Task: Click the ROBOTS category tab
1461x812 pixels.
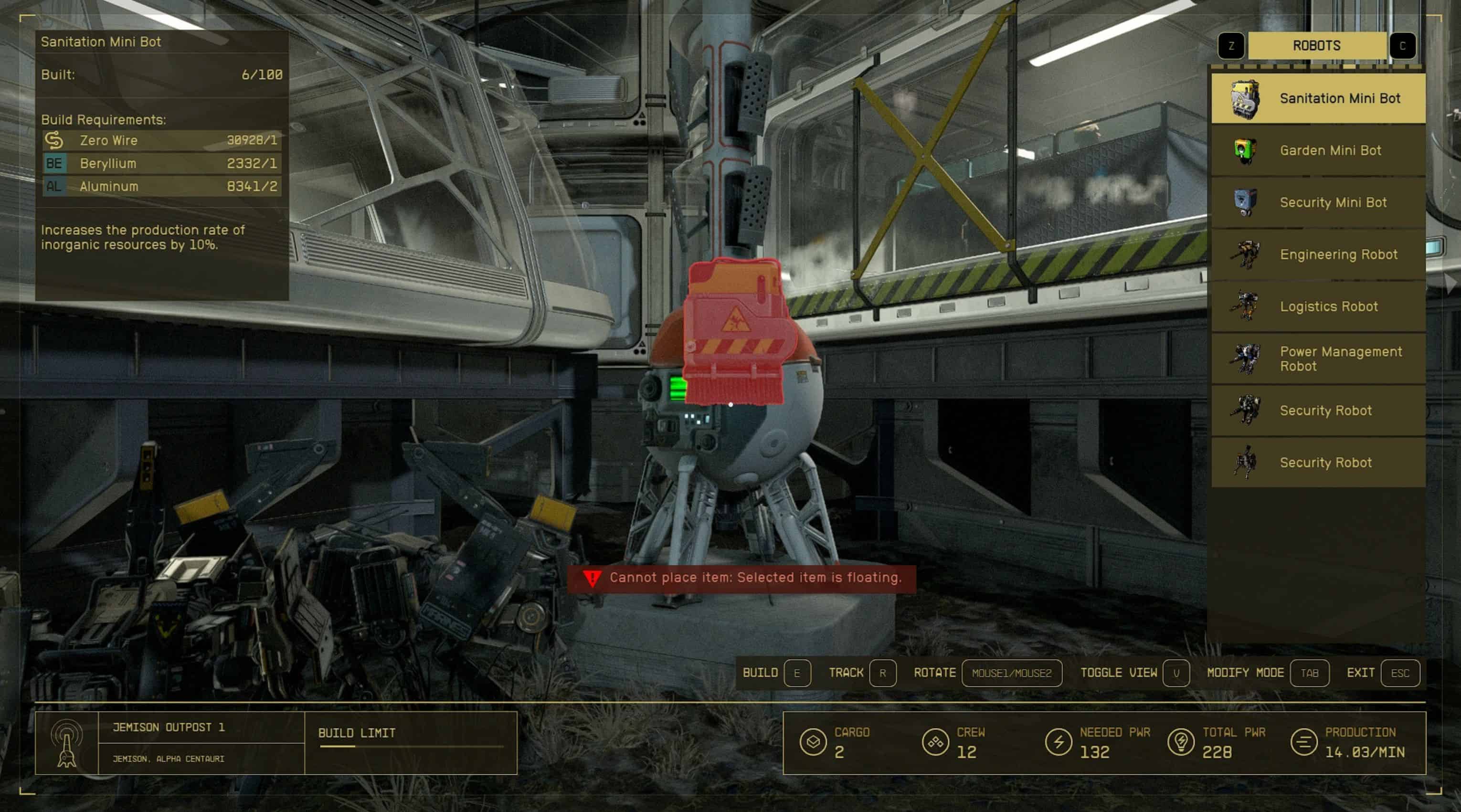Action: tap(1316, 46)
